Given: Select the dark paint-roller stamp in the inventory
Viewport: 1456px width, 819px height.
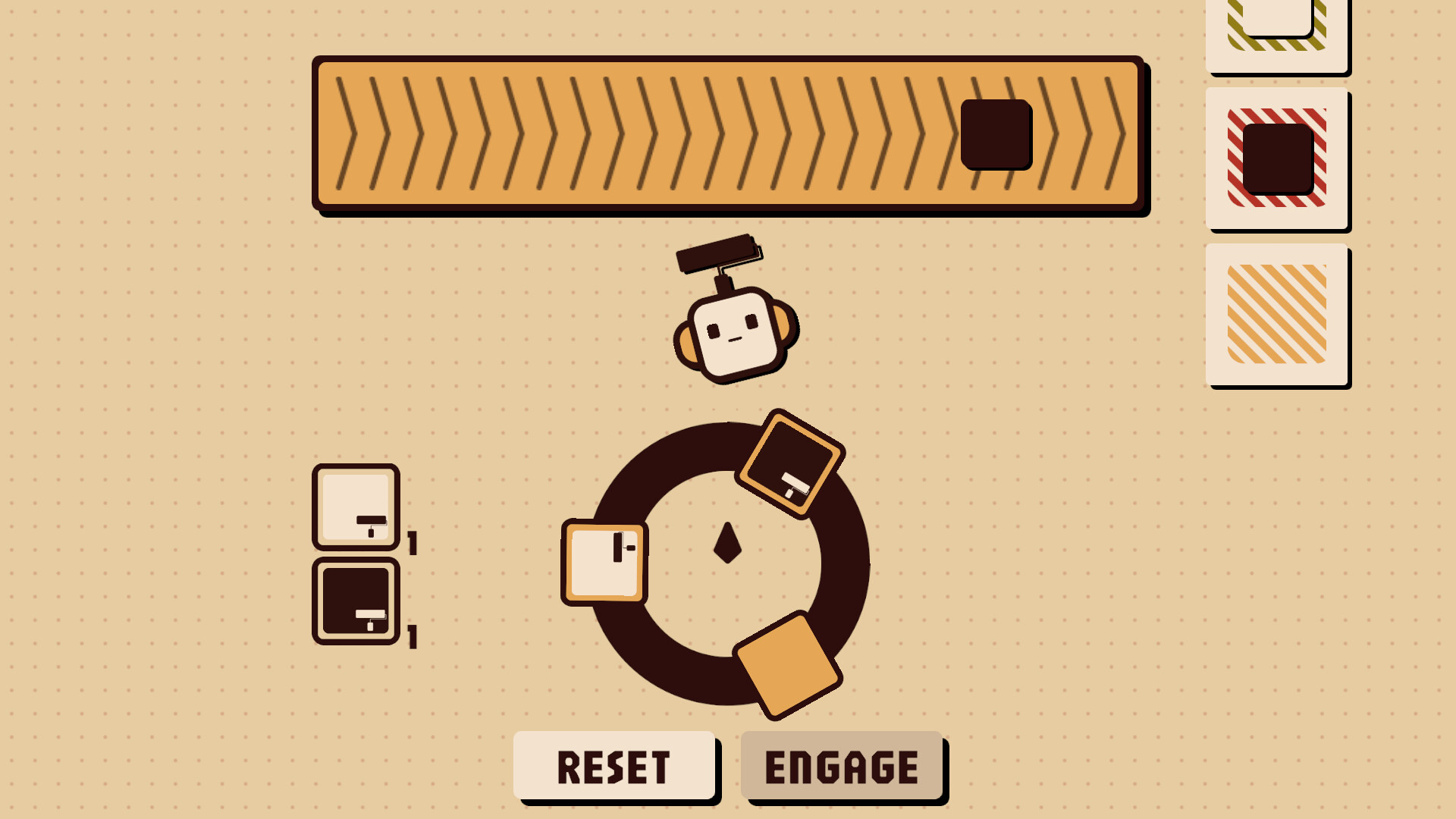Looking at the screenshot, I should click(355, 601).
